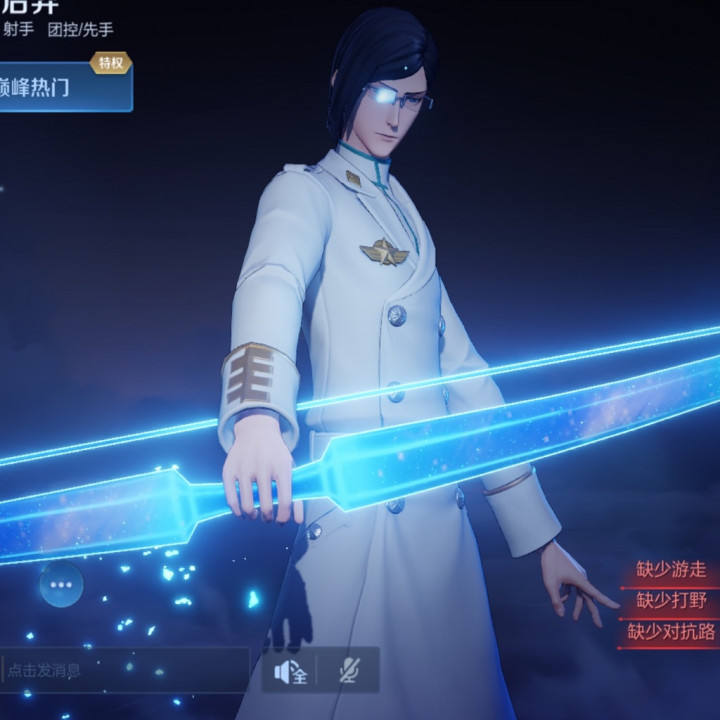Toggle the speaker 全 voice channel button
The image size is (720, 720).
pyautogui.click(x=290, y=671)
